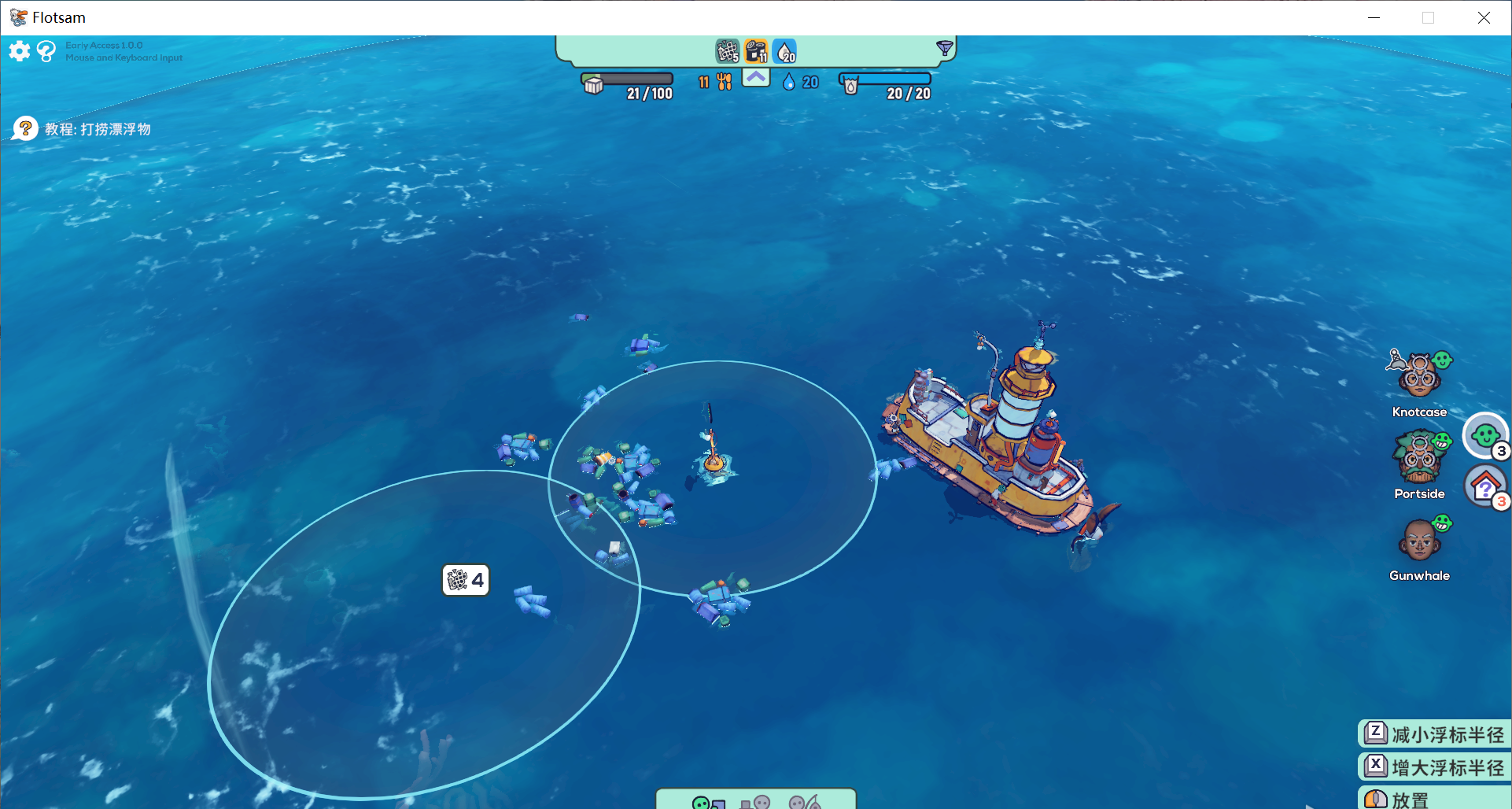
Task: Minimize the Flotsam window
Action: [1374, 17]
